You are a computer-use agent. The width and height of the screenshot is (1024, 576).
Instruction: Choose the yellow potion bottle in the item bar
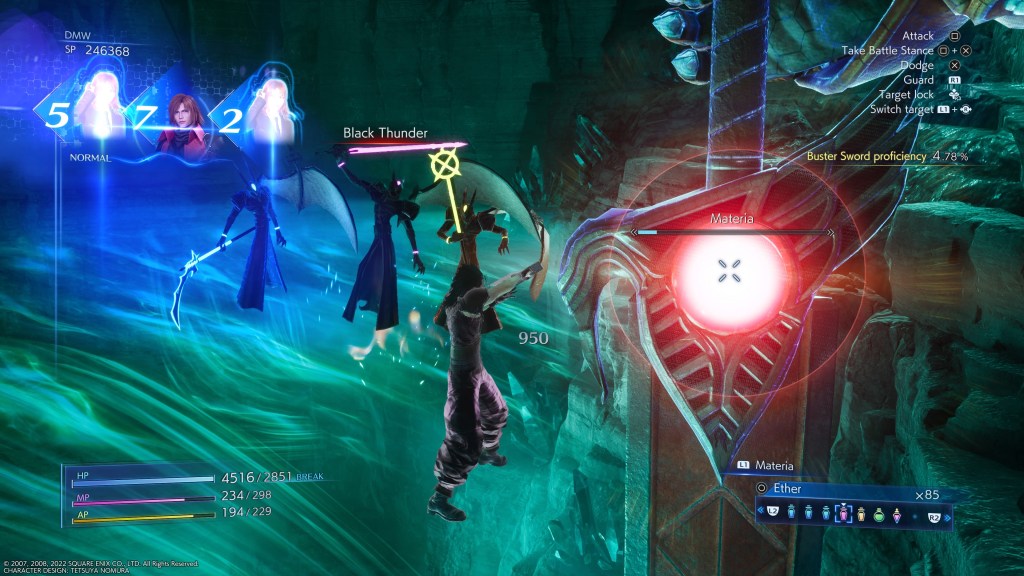860,514
